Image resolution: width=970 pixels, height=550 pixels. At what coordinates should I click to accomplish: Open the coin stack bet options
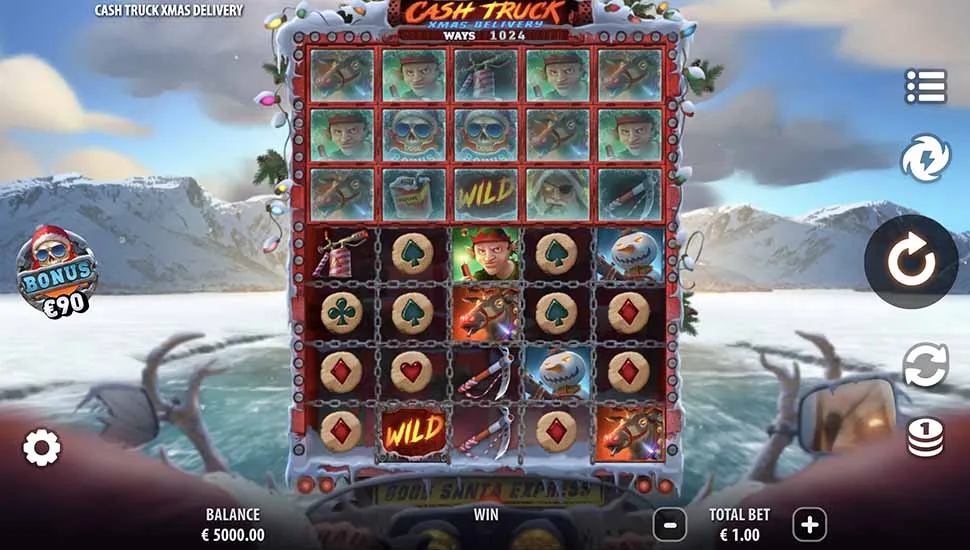[925, 437]
